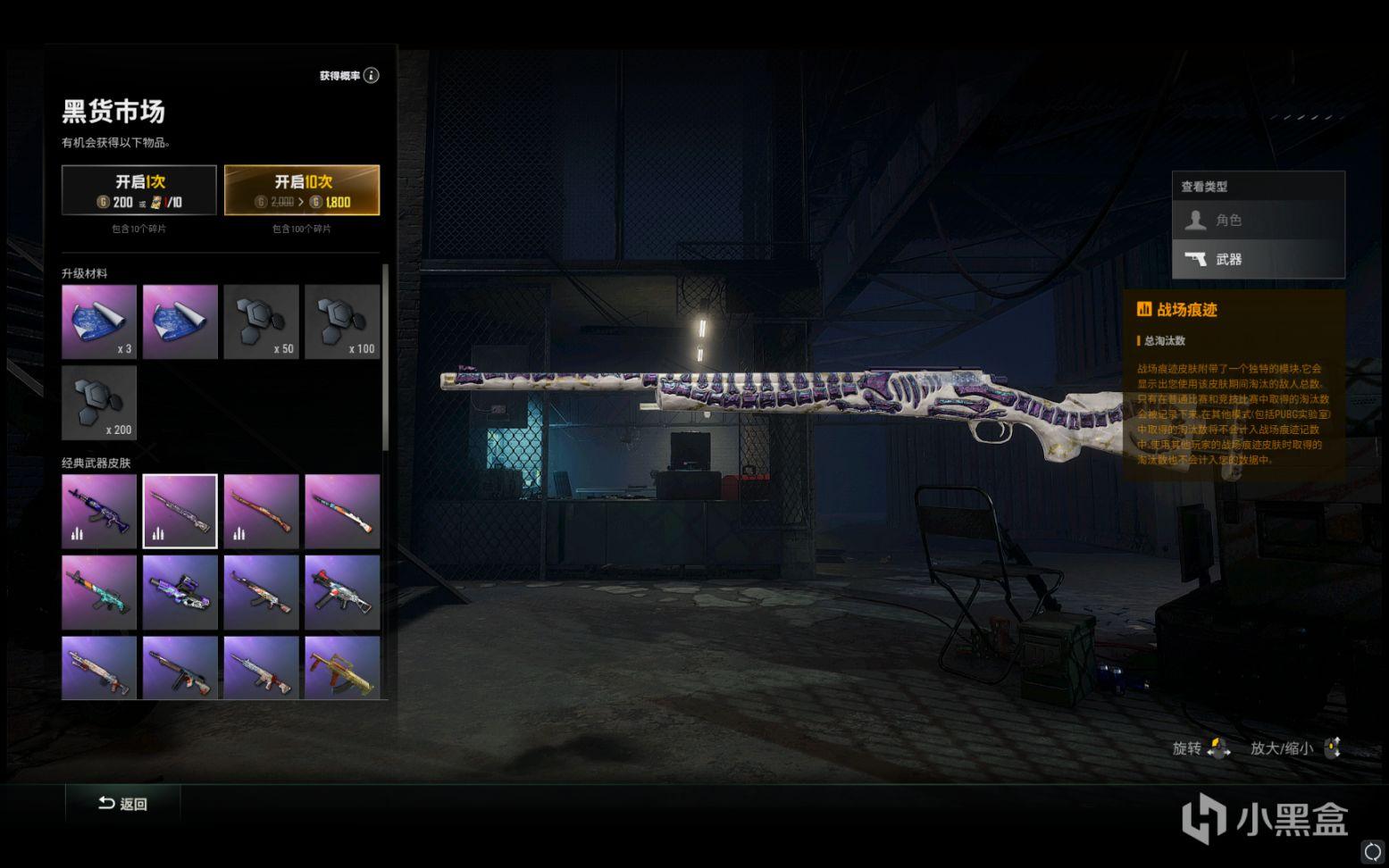Image resolution: width=1389 pixels, height=868 pixels.
Task: Select the polymer x50 material tile
Action: (x=261, y=321)
